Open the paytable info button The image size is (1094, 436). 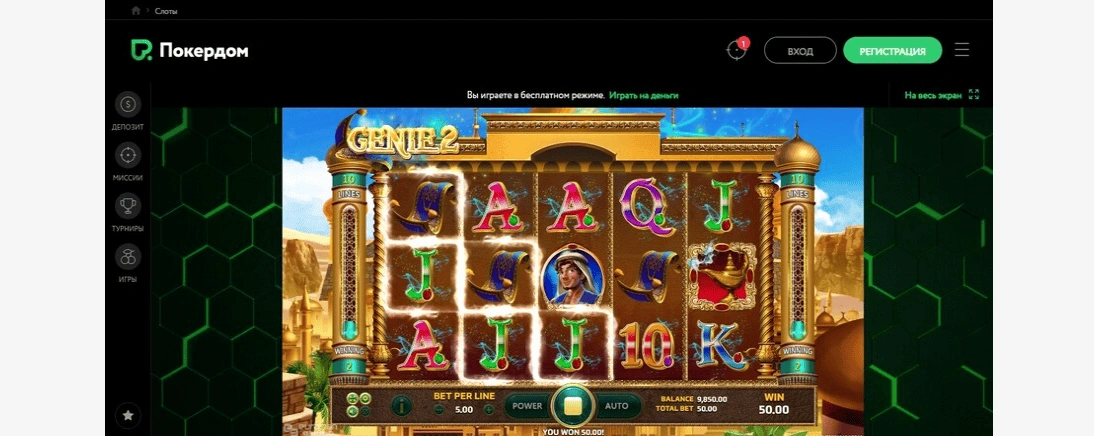tap(400, 406)
